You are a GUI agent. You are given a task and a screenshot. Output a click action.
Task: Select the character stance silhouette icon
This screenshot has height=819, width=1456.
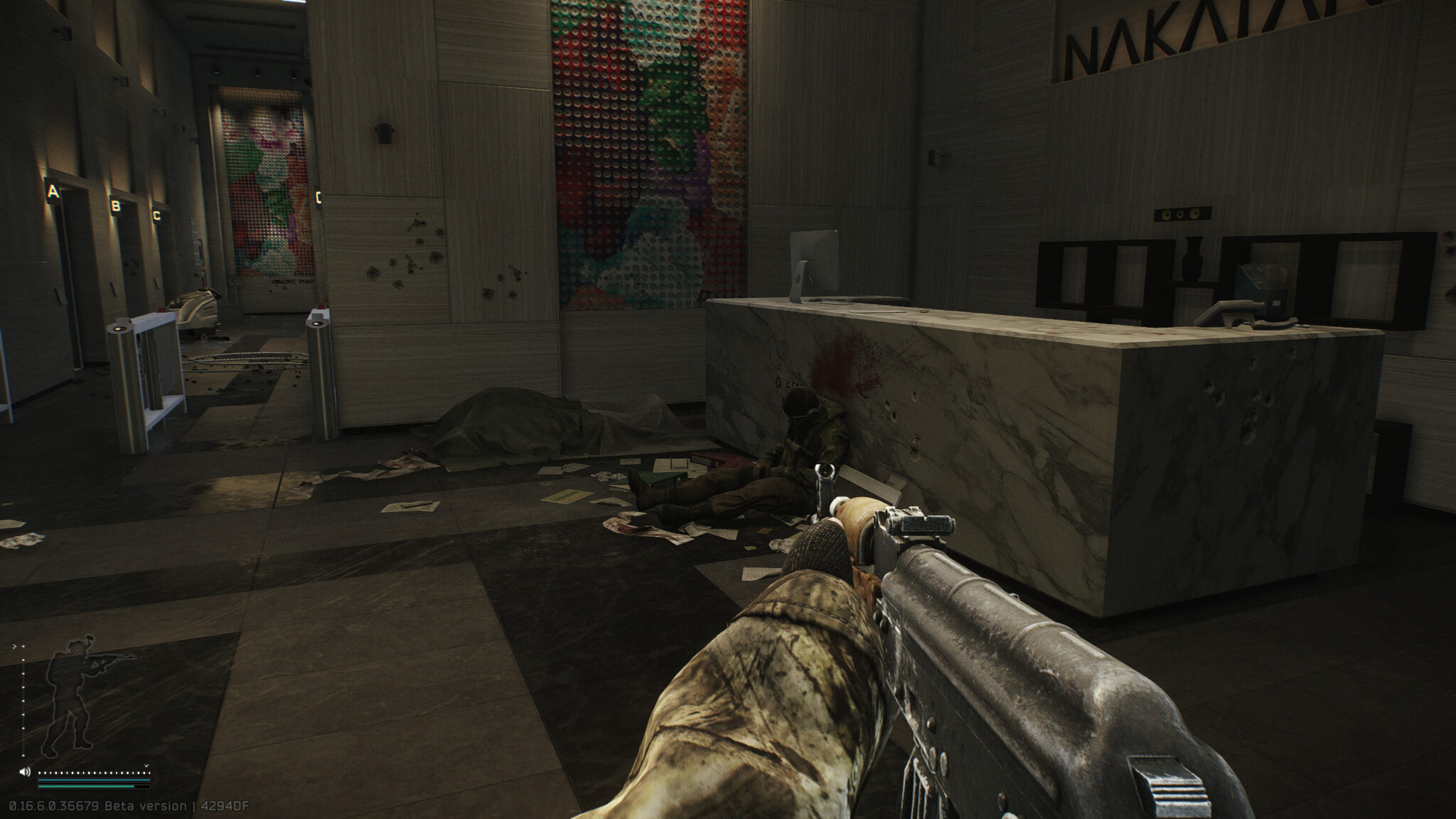[70, 693]
